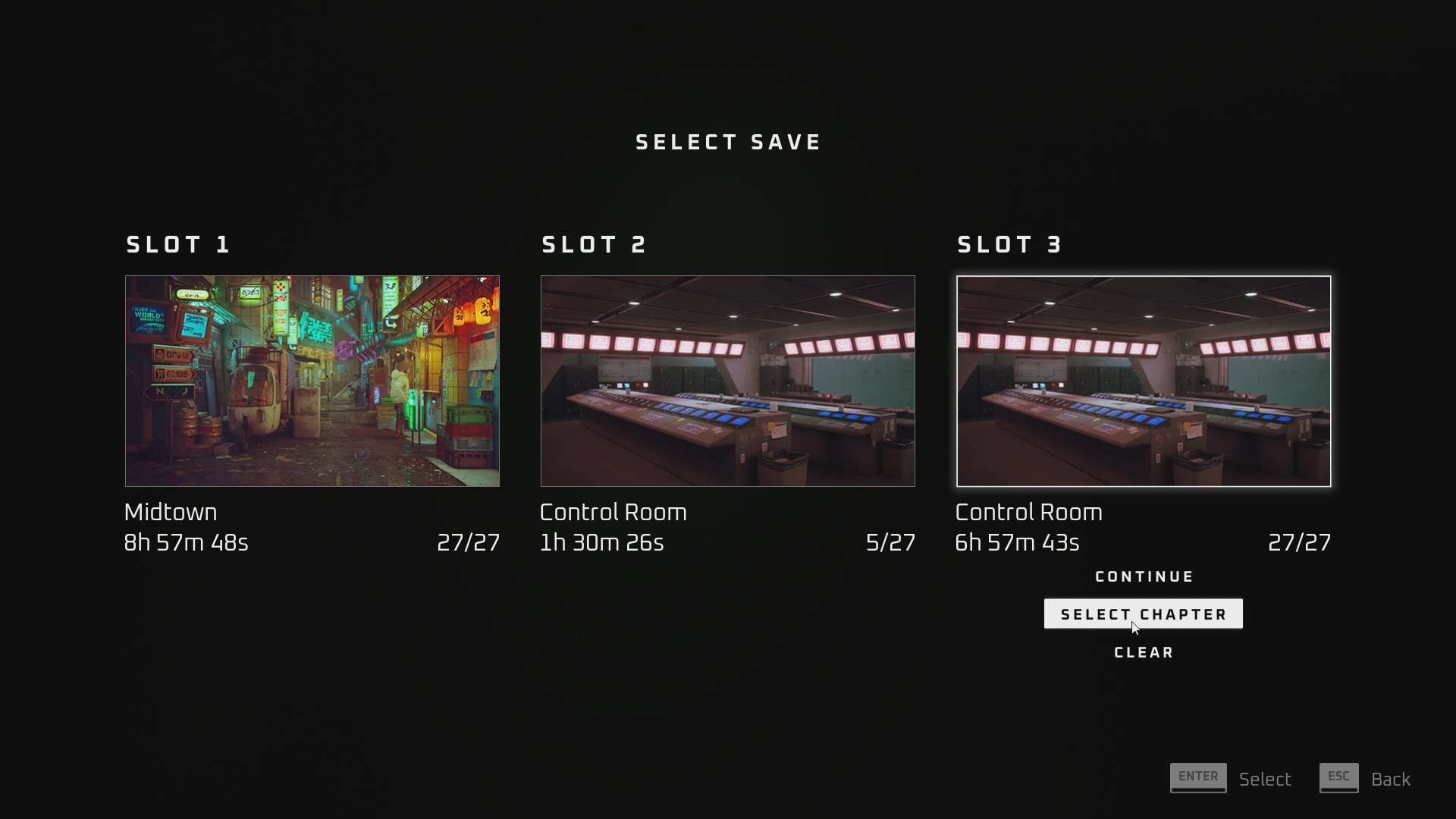The height and width of the screenshot is (819, 1456).
Task: Pick the highlighted Slot 3 save image
Action: click(1143, 381)
